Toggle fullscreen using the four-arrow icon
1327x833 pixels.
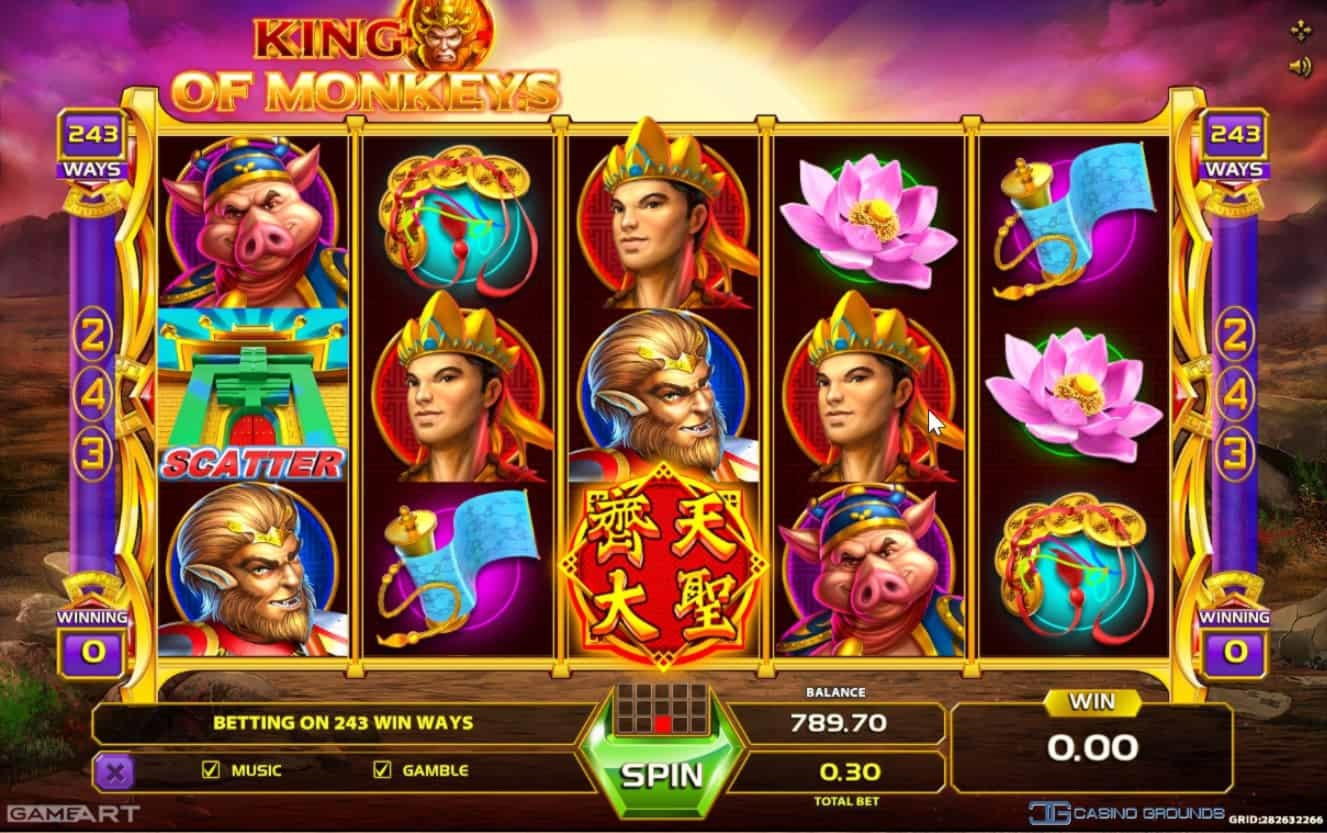coord(1300,32)
